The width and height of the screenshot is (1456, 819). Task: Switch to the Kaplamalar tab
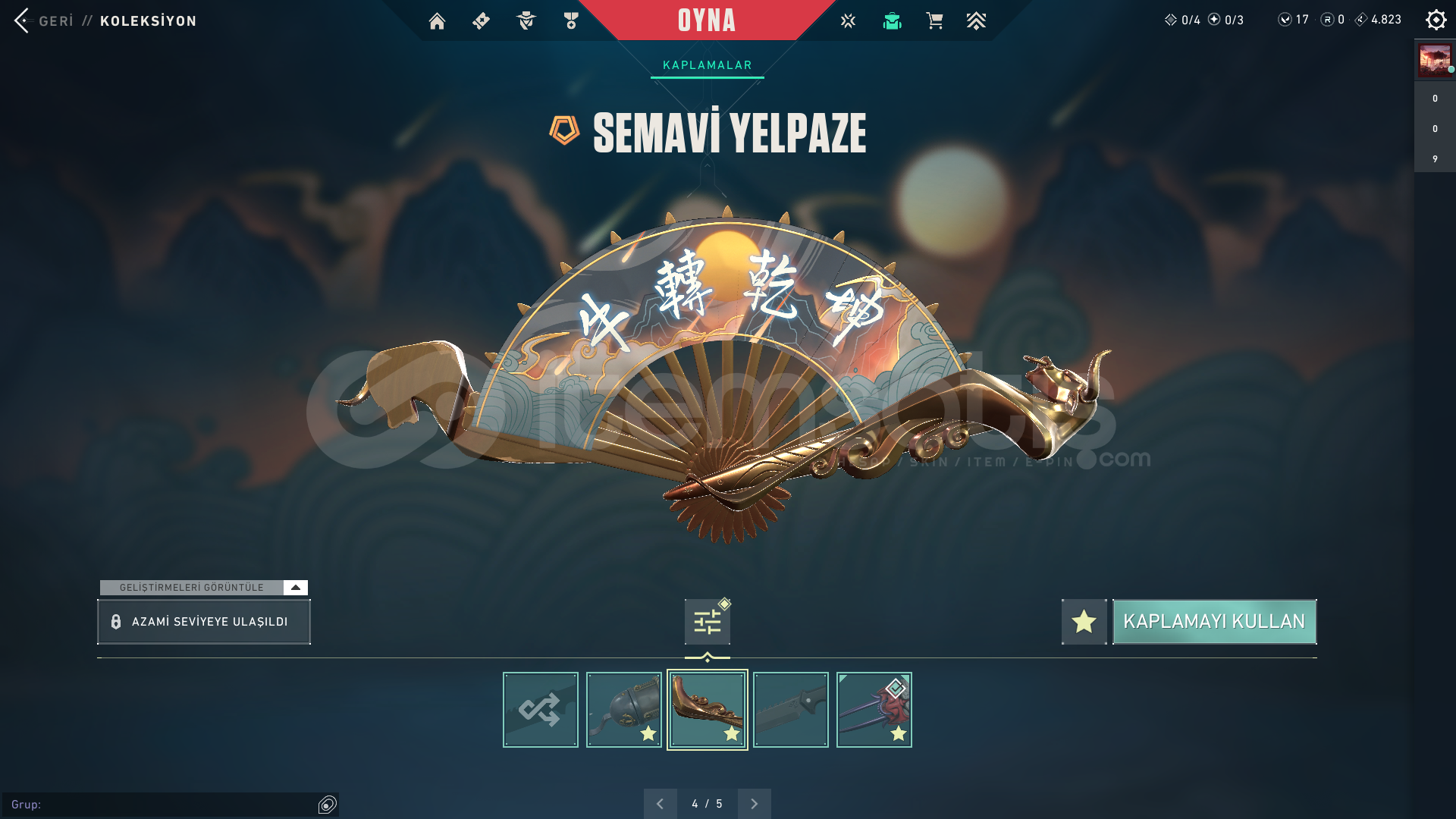(x=707, y=64)
